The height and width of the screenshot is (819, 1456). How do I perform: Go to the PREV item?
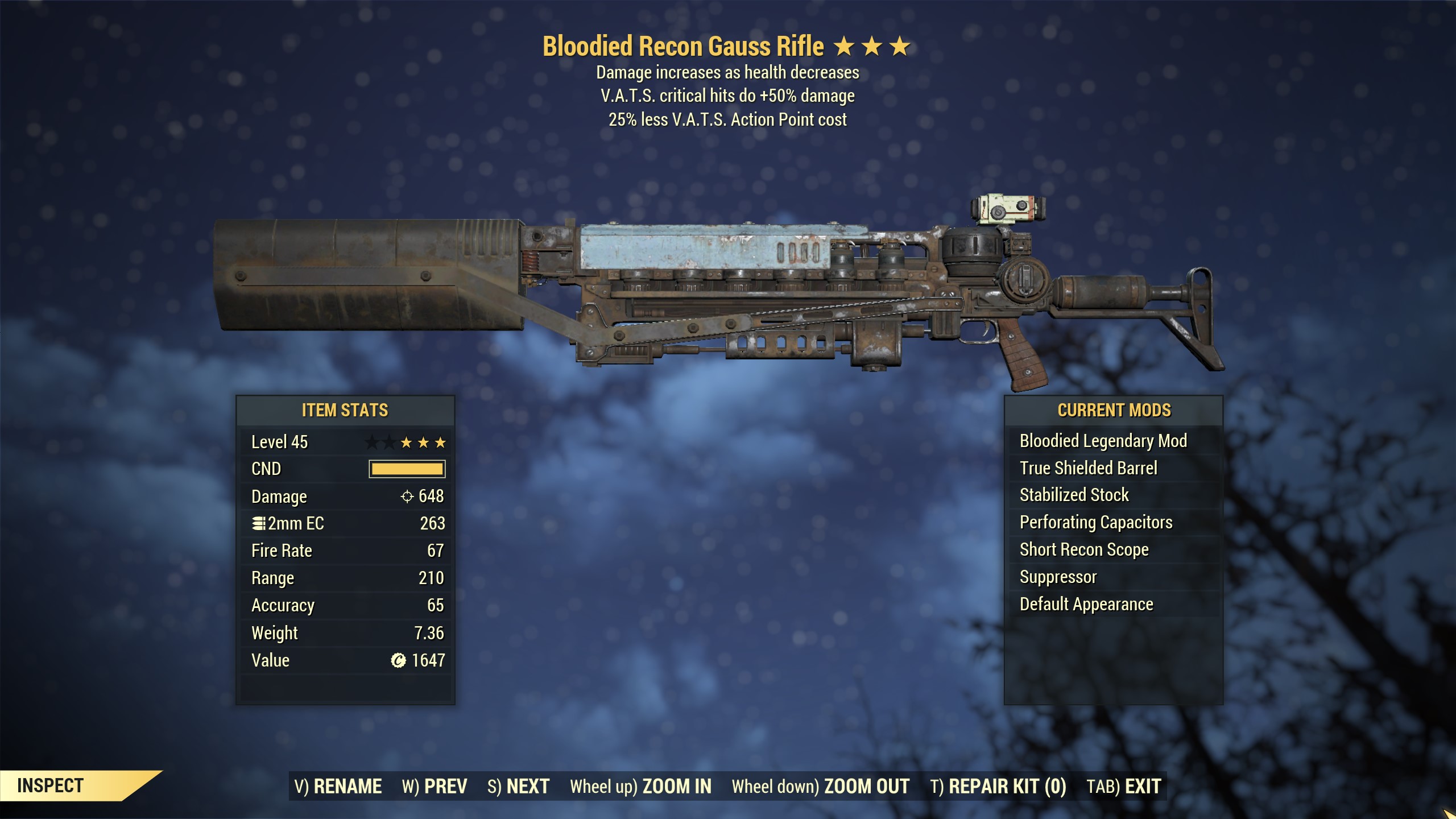click(435, 786)
